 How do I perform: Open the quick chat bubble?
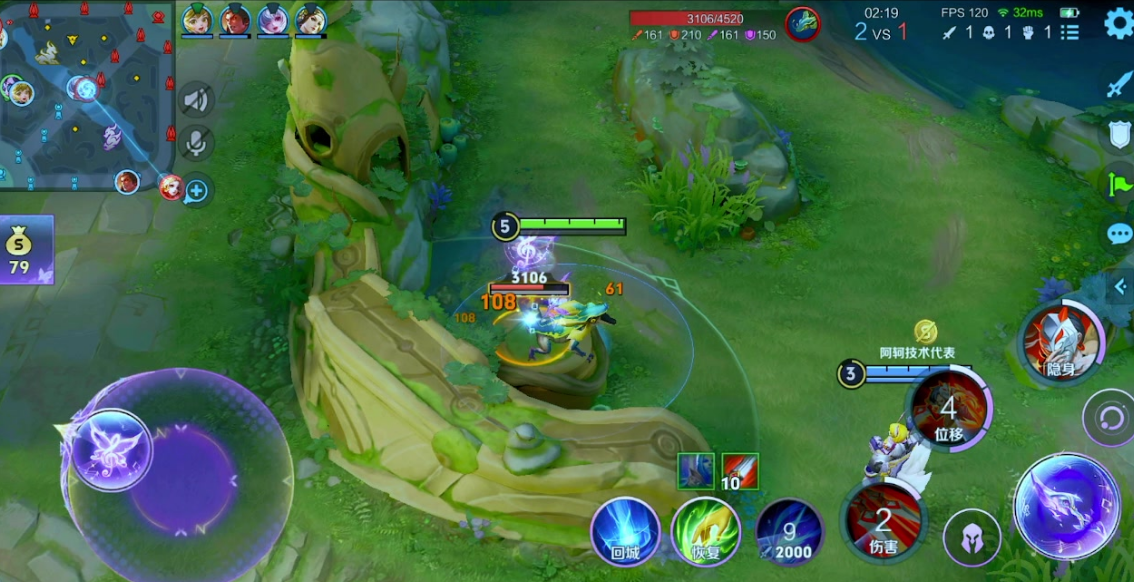1119,235
